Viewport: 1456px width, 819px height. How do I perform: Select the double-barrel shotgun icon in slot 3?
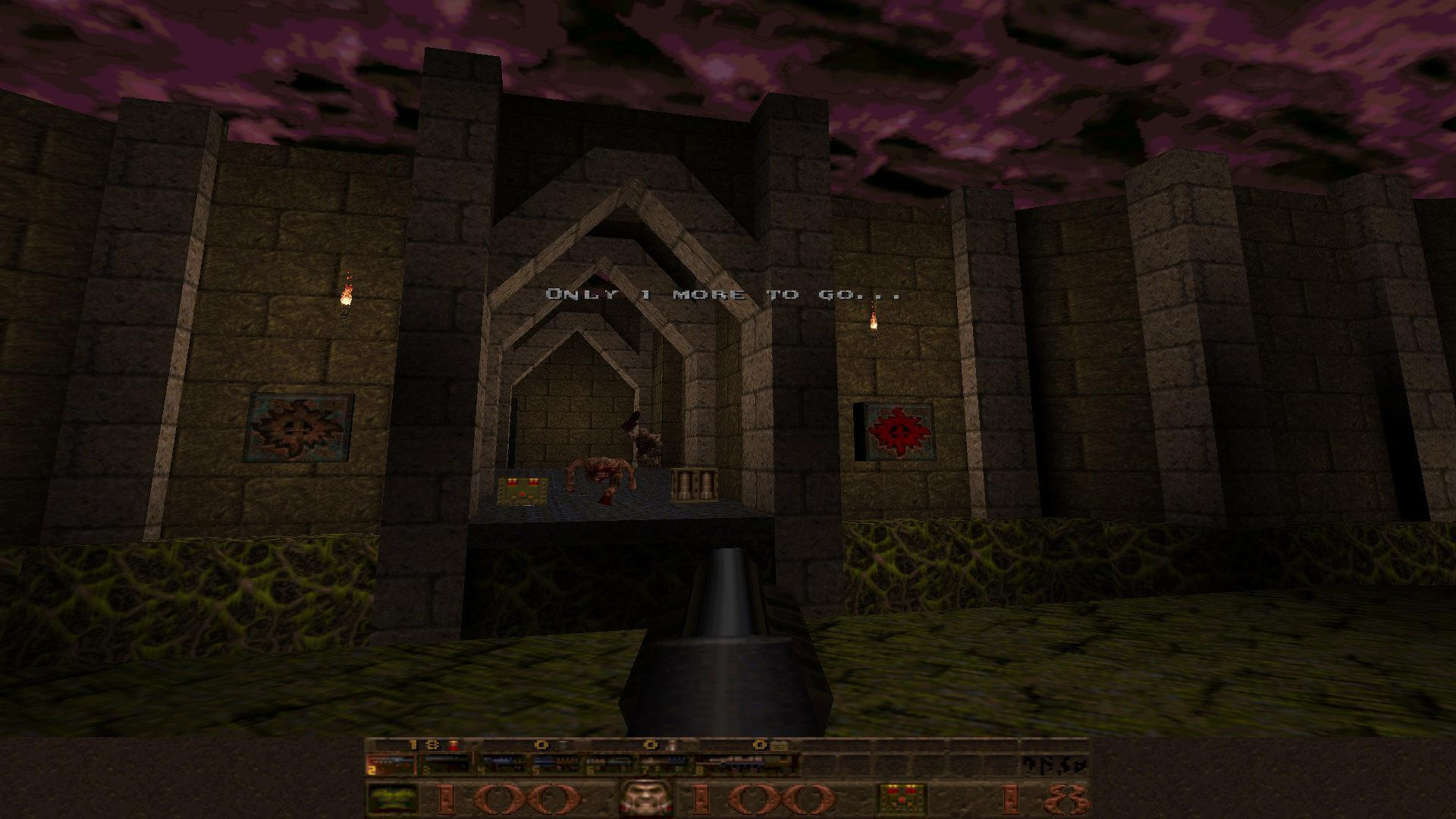pyautogui.click(x=447, y=762)
